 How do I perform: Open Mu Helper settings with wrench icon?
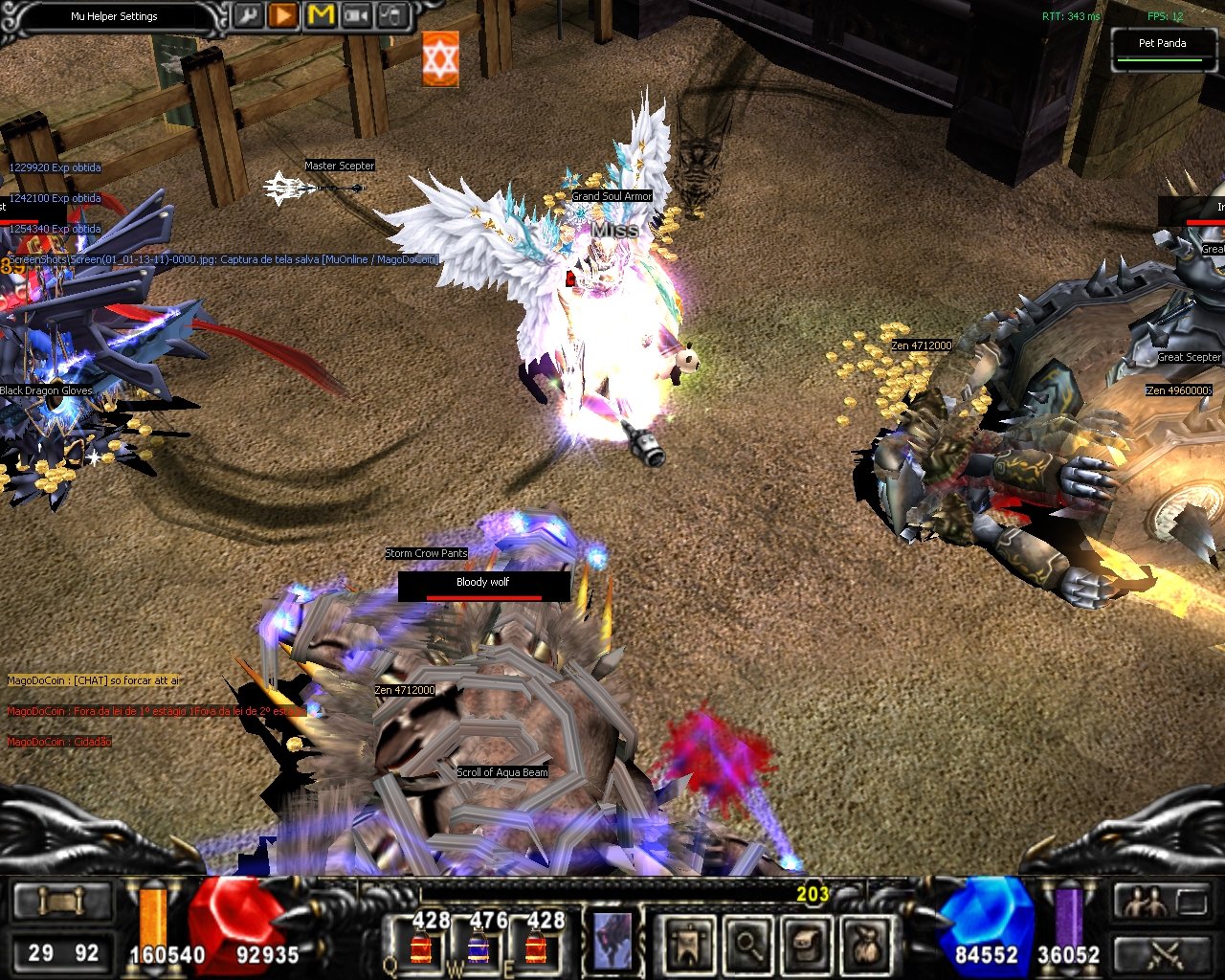(x=247, y=16)
